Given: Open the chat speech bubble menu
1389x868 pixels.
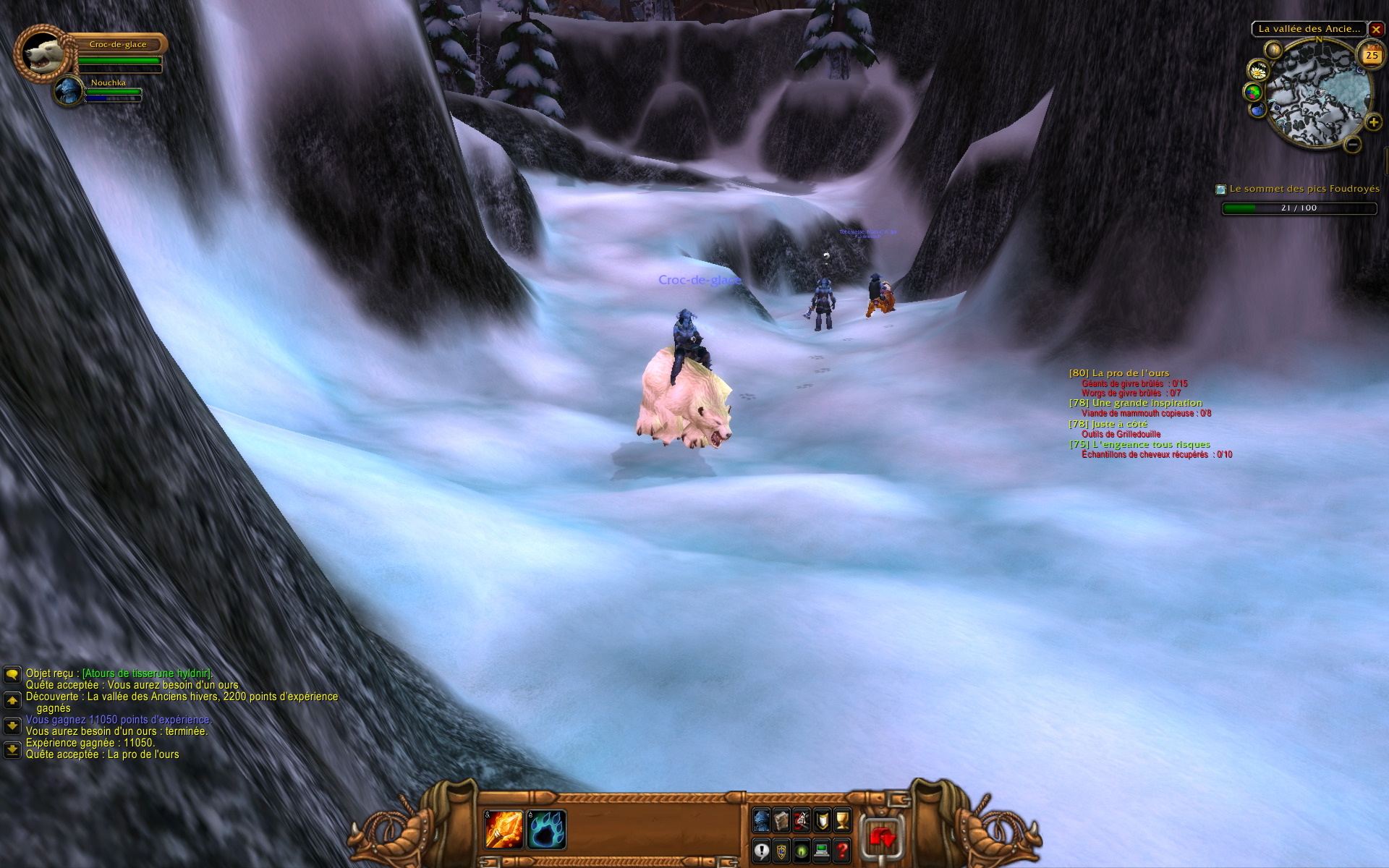Looking at the screenshot, I should [12, 674].
